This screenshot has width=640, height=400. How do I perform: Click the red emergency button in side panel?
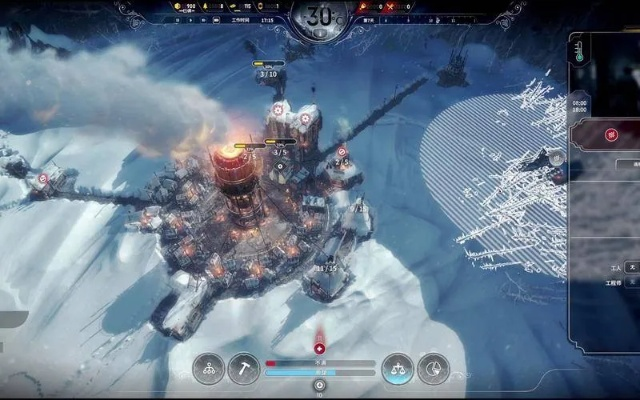[611, 135]
